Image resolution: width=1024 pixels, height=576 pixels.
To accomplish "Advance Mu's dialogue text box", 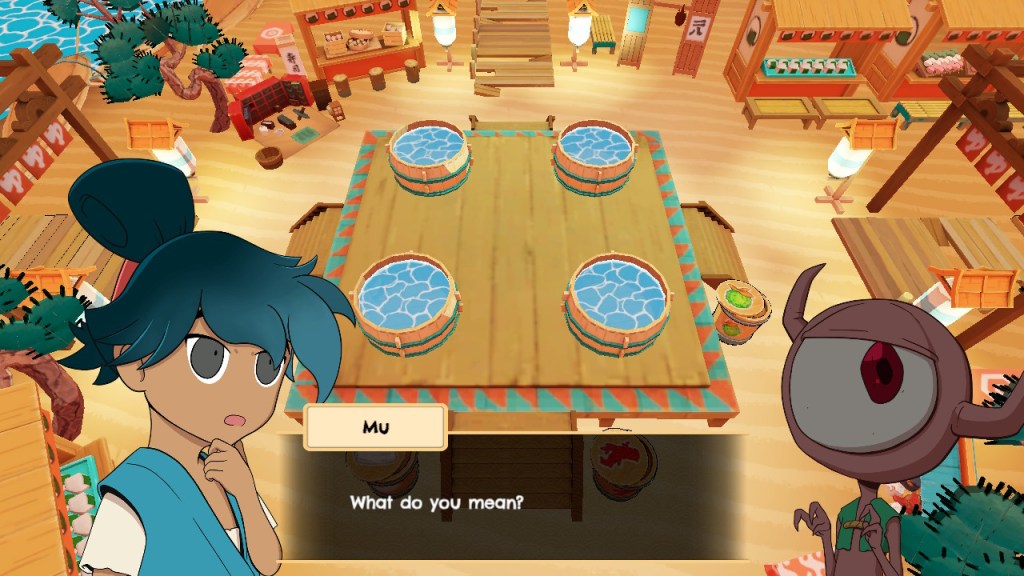I will pos(512,500).
